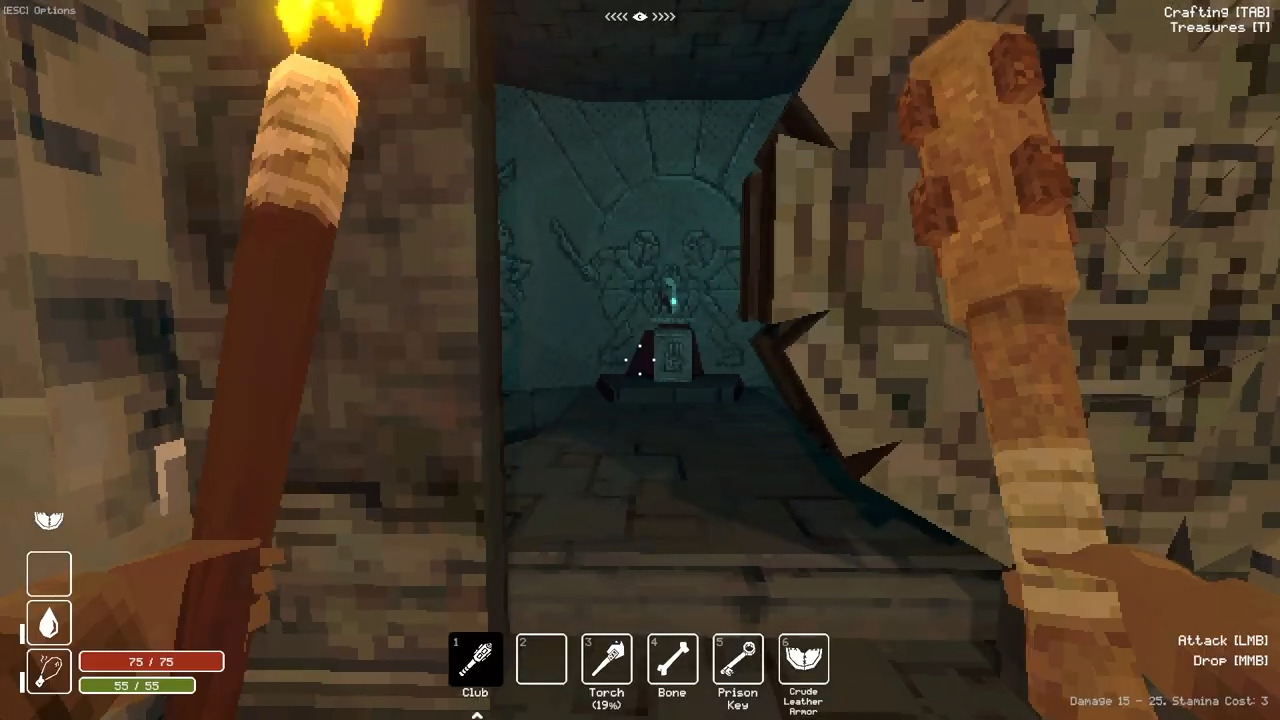Expand the inventory using the chevron below the hotbar

tap(477, 714)
